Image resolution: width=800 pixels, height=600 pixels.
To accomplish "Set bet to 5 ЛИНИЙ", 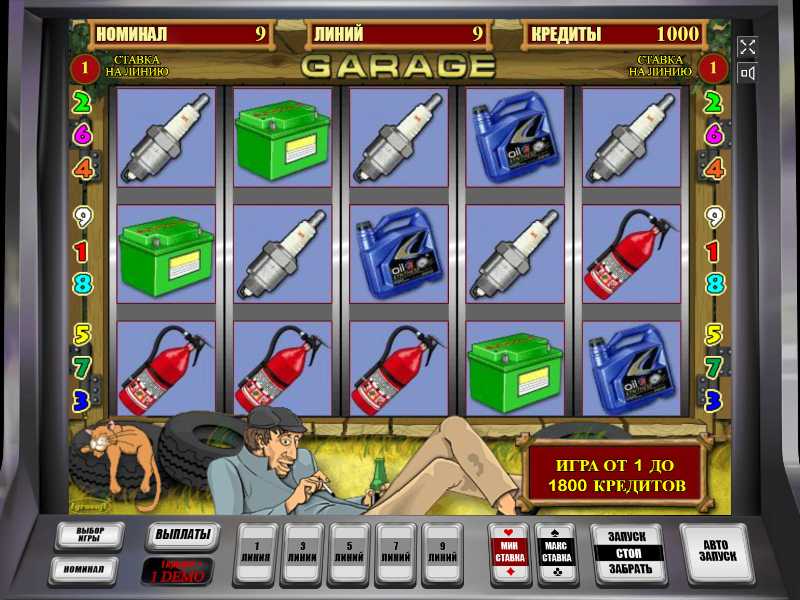I will pyautogui.click(x=349, y=553).
